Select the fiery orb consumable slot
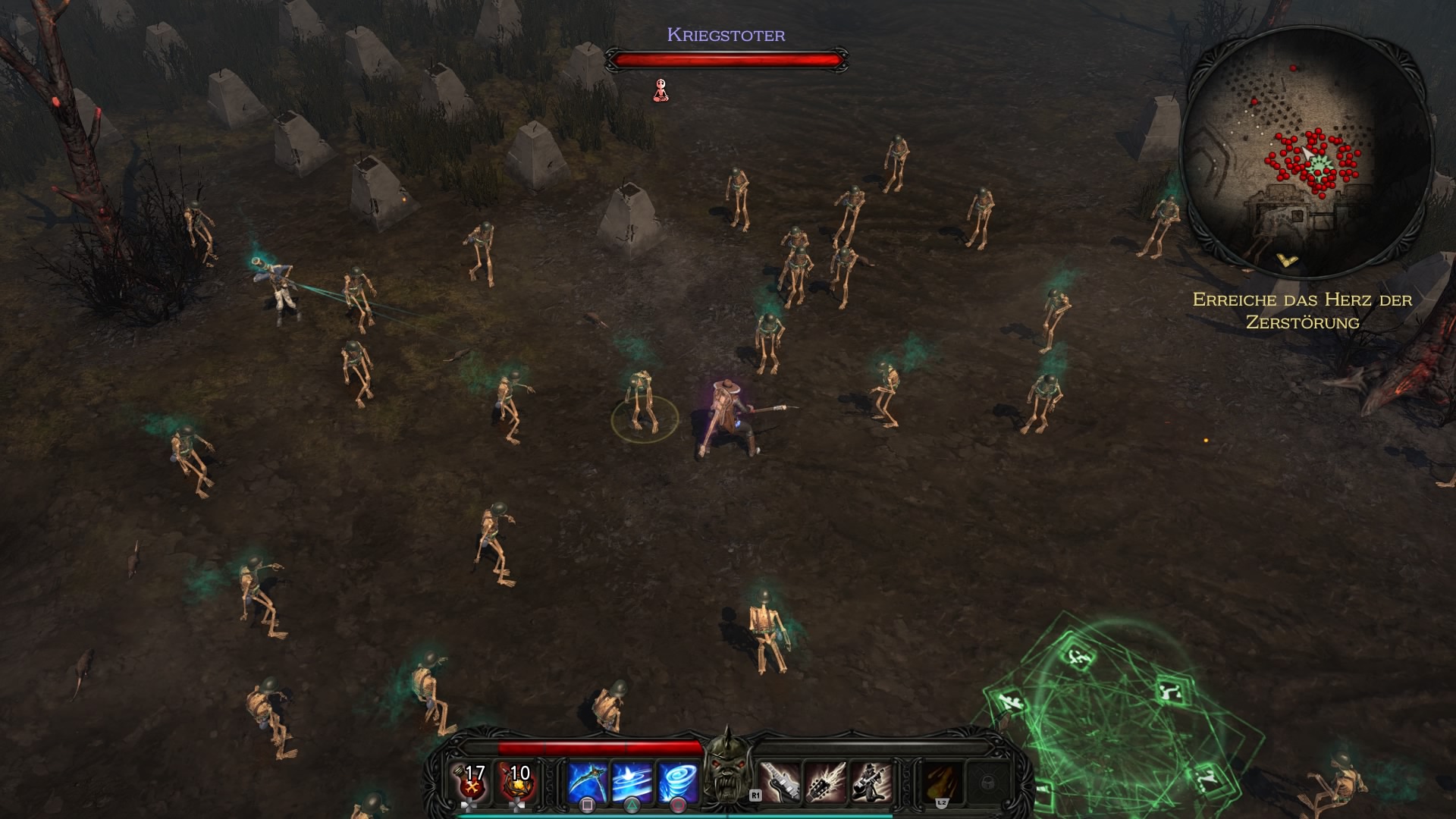Viewport: 1456px width, 819px height. [519, 783]
